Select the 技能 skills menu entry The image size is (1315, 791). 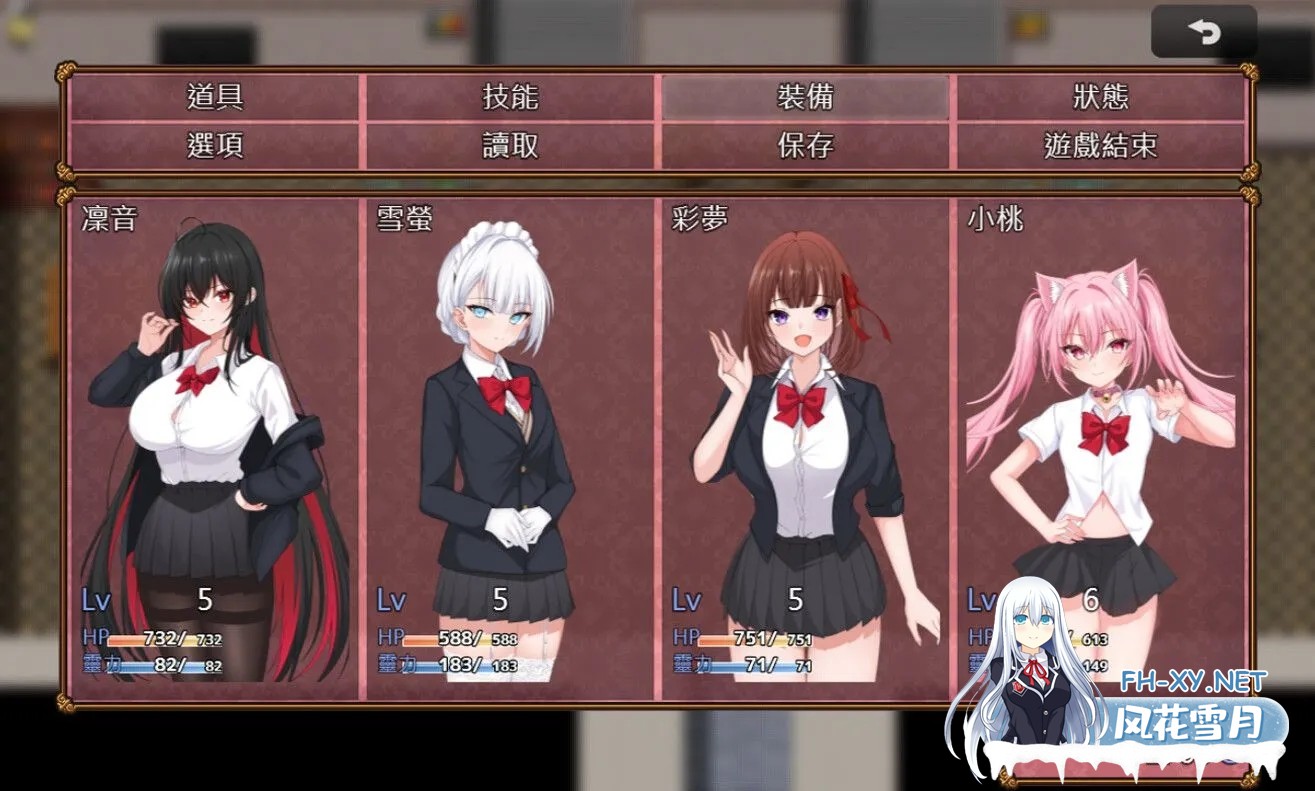click(510, 97)
